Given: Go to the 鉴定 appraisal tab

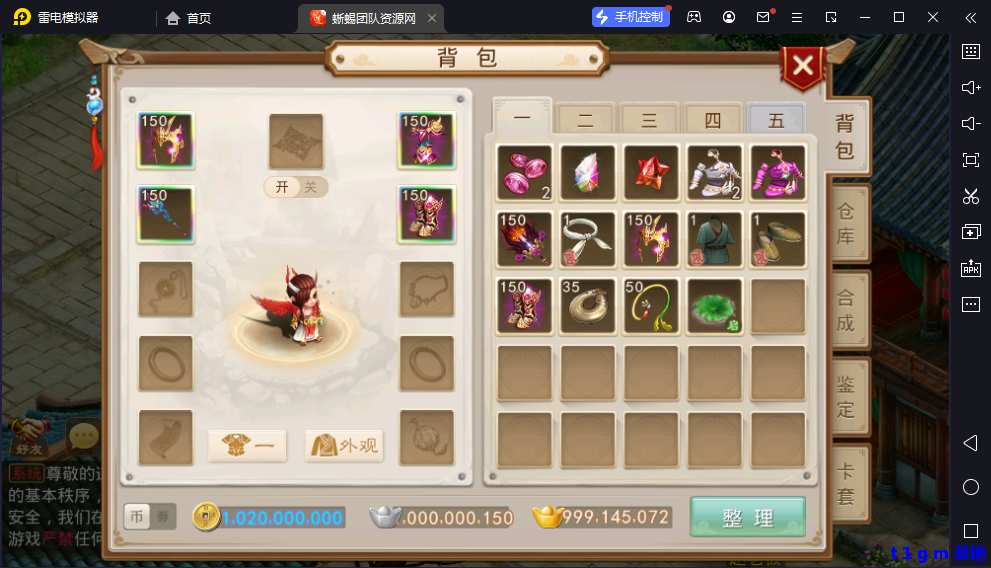Looking at the screenshot, I should click(845, 397).
